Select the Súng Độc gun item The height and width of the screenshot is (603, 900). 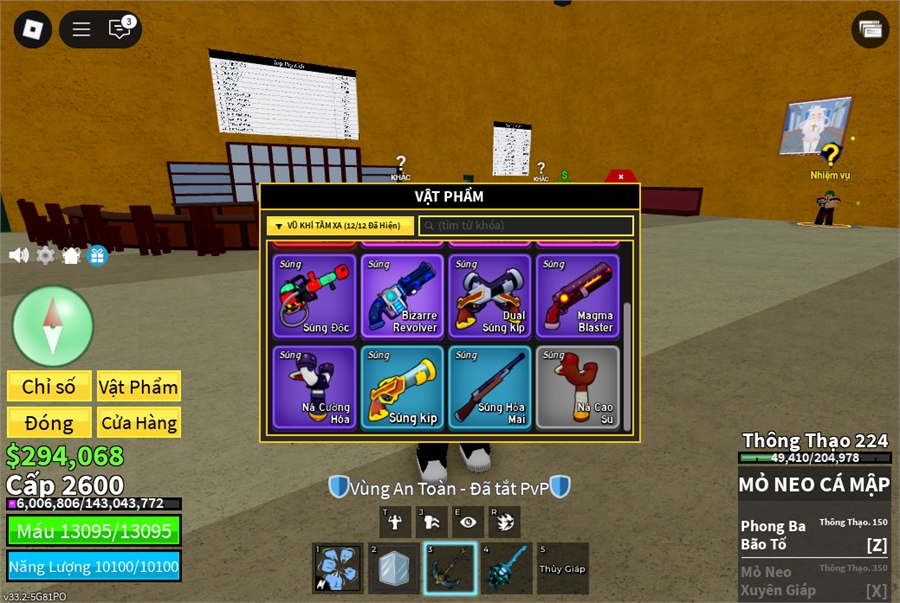tap(314, 296)
